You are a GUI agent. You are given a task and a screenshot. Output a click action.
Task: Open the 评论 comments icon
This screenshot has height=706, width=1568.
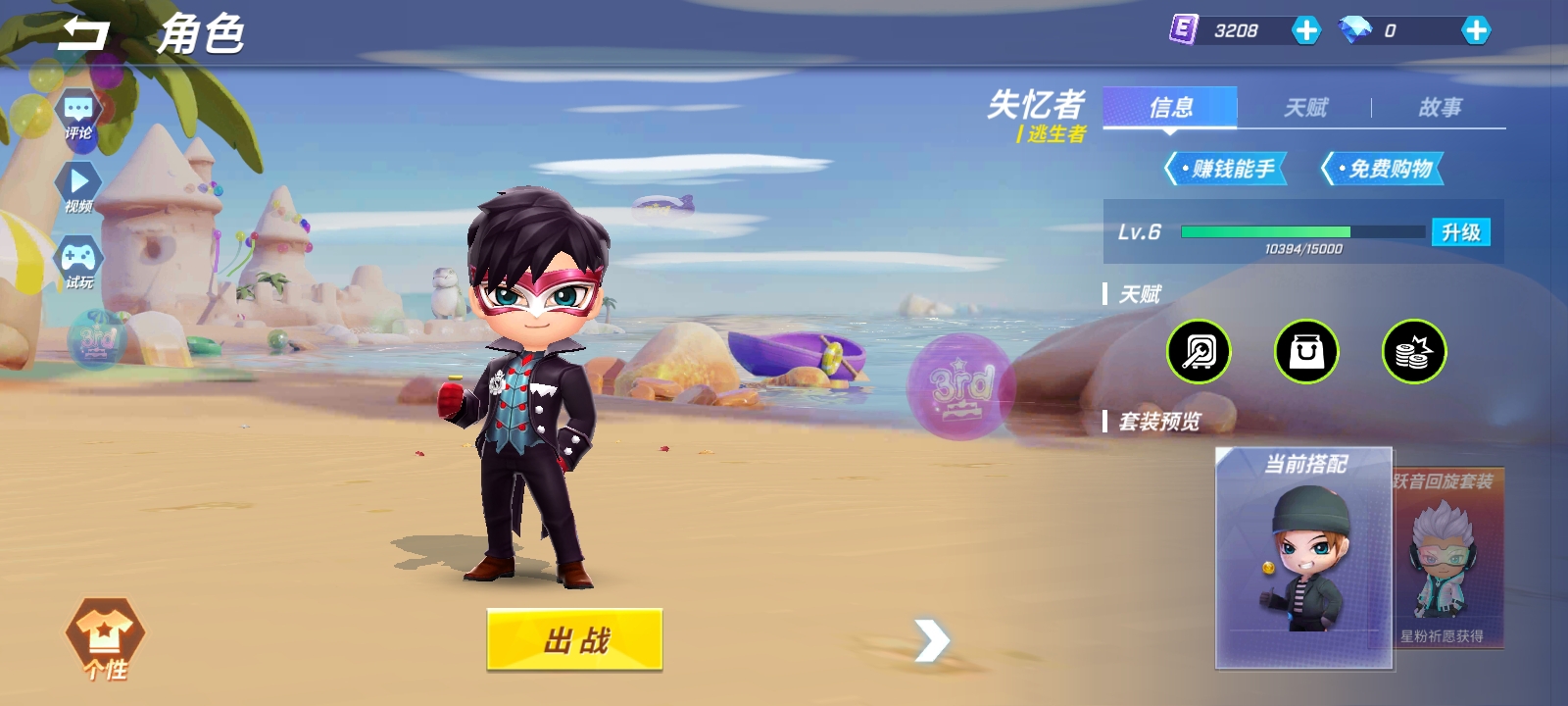78,116
